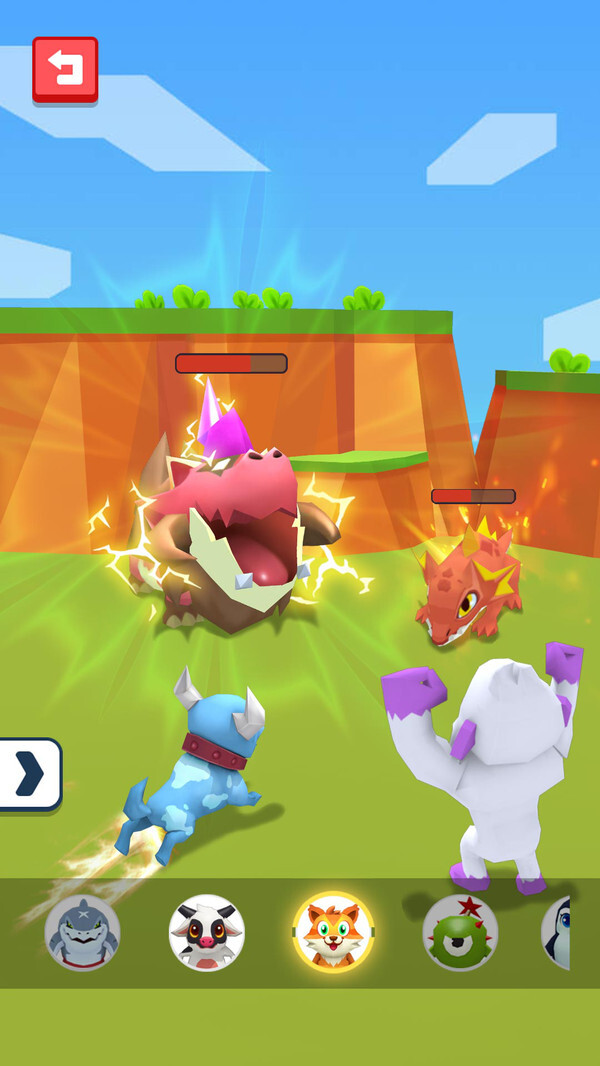Choose the black-and-white cow creature icon
The height and width of the screenshot is (1066, 600).
click(x=207, y=932)
